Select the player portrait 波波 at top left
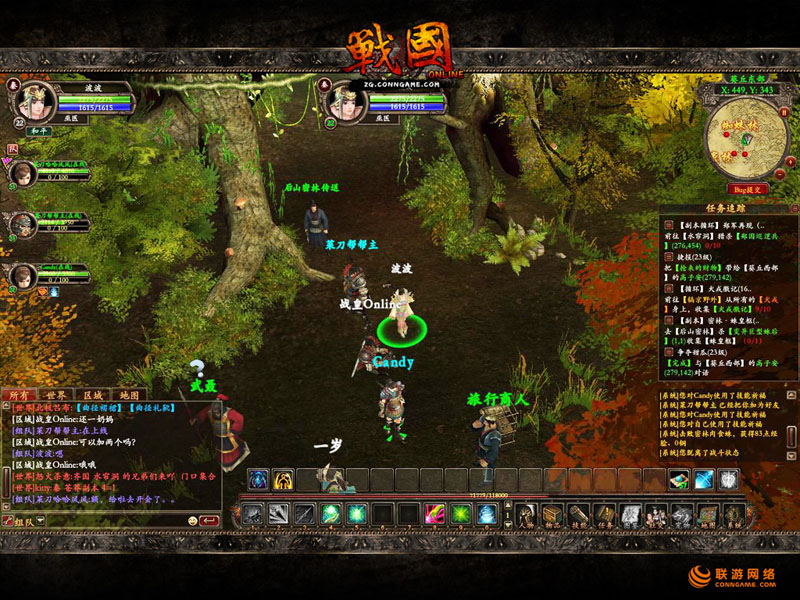This screenshot has width=800, height=600. click(x=35, y=102)
